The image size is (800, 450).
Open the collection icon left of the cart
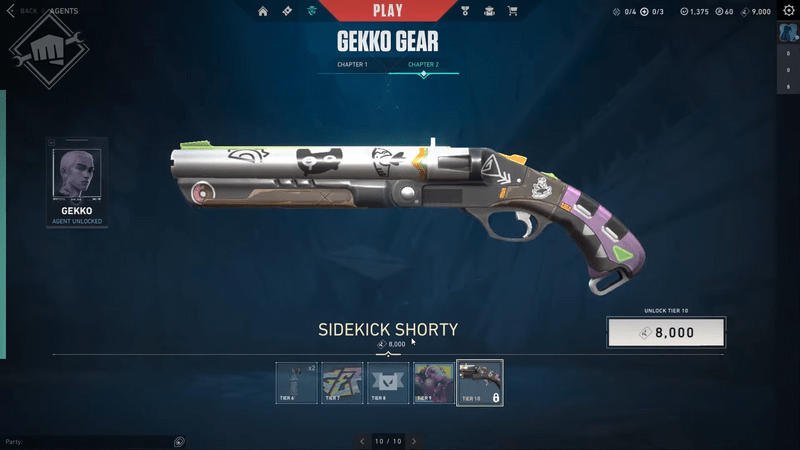click(489, 11)
